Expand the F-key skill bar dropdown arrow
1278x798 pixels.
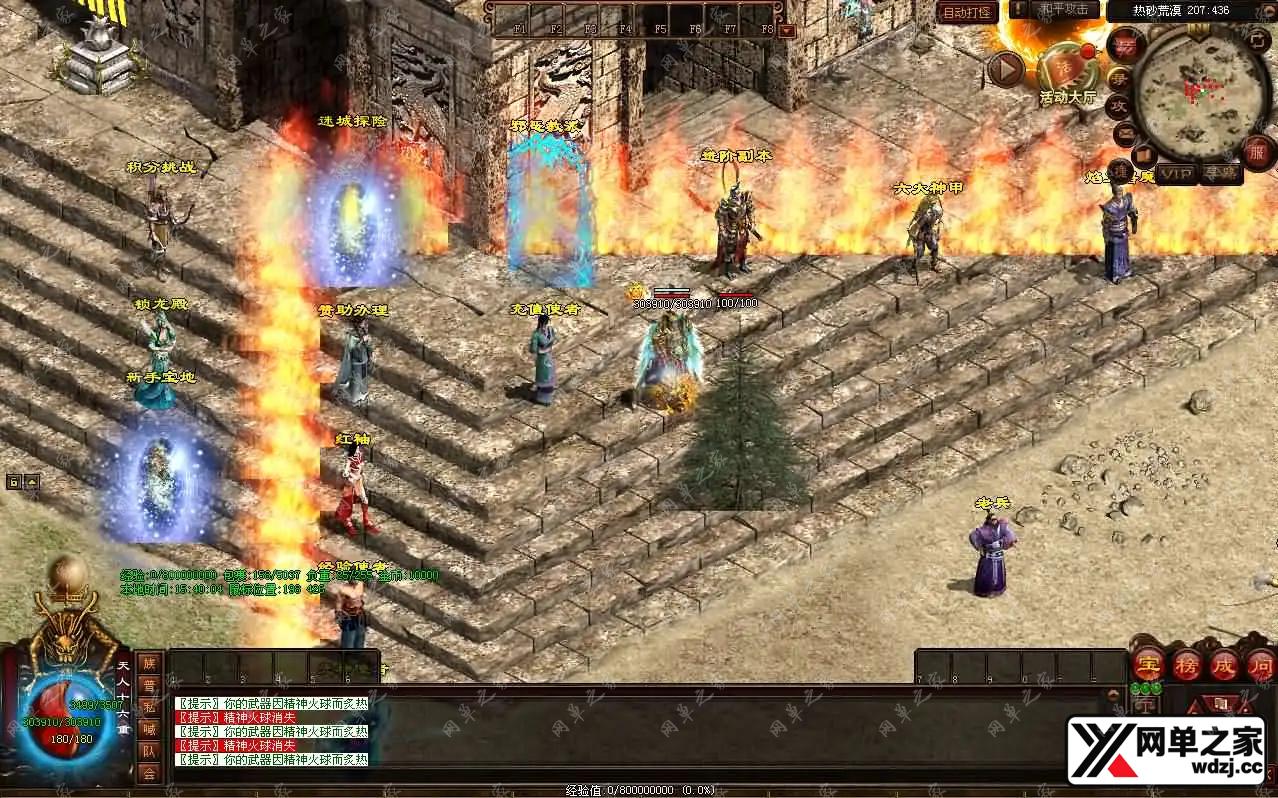(787, 31)
